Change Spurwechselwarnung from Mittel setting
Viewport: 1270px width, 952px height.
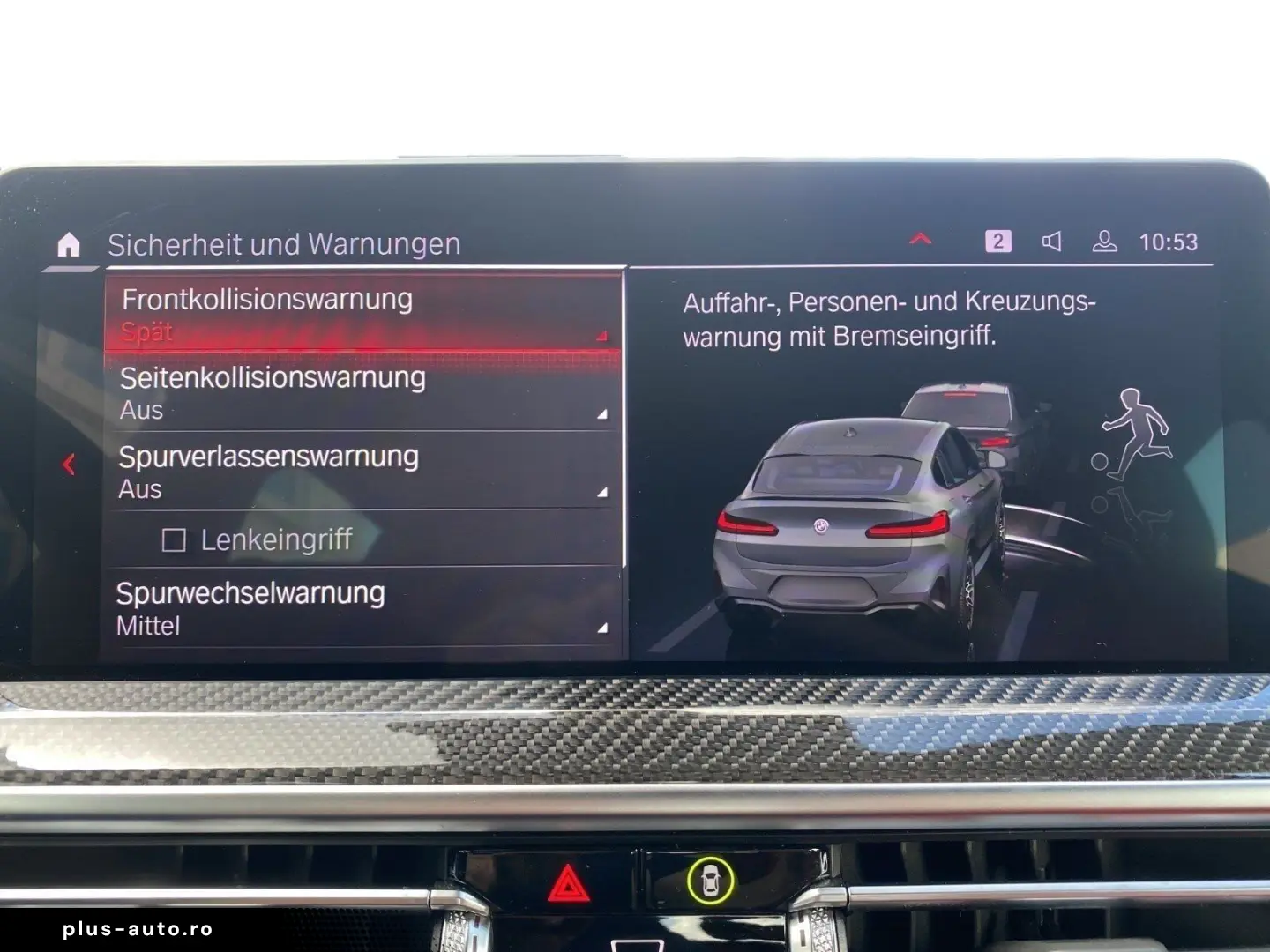tap(148, 625)
